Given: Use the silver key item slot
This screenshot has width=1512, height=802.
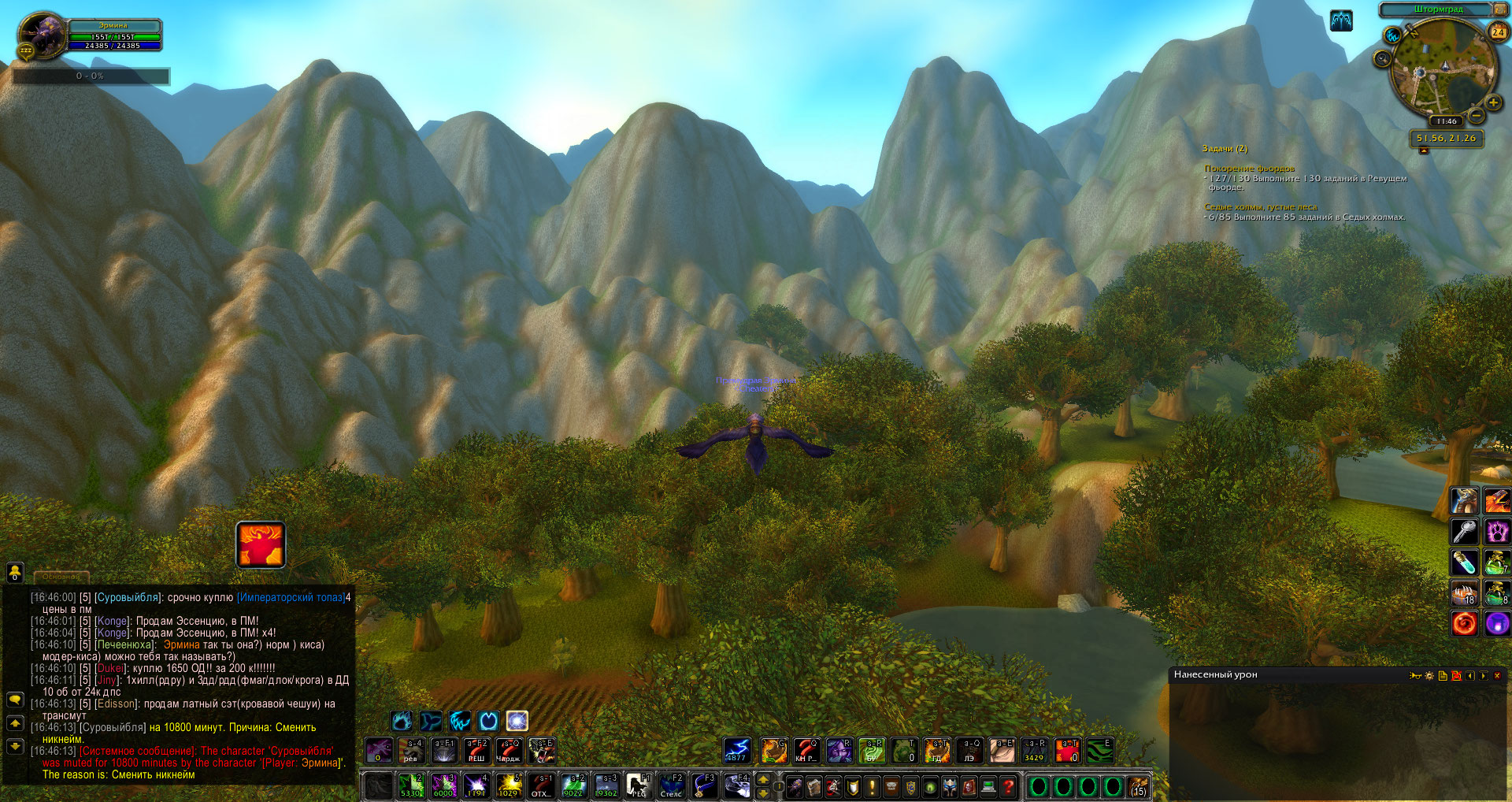Looking at the screenshot, I should 1464,532.
